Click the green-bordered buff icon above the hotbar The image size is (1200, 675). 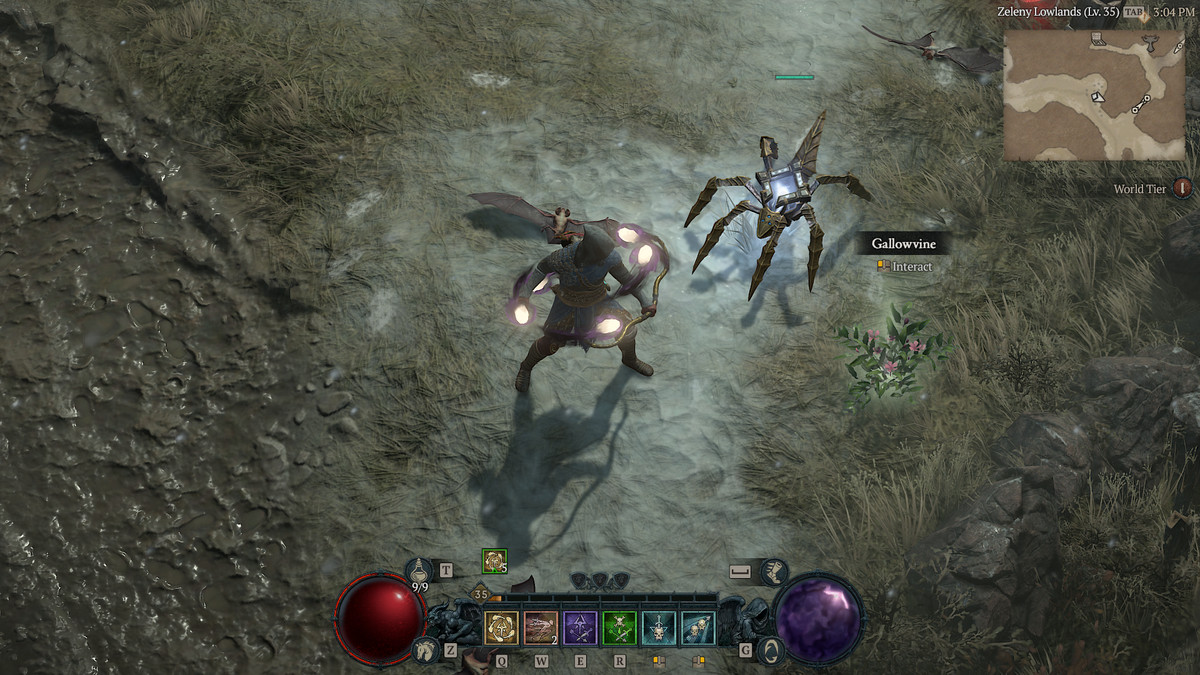[494, 561]
